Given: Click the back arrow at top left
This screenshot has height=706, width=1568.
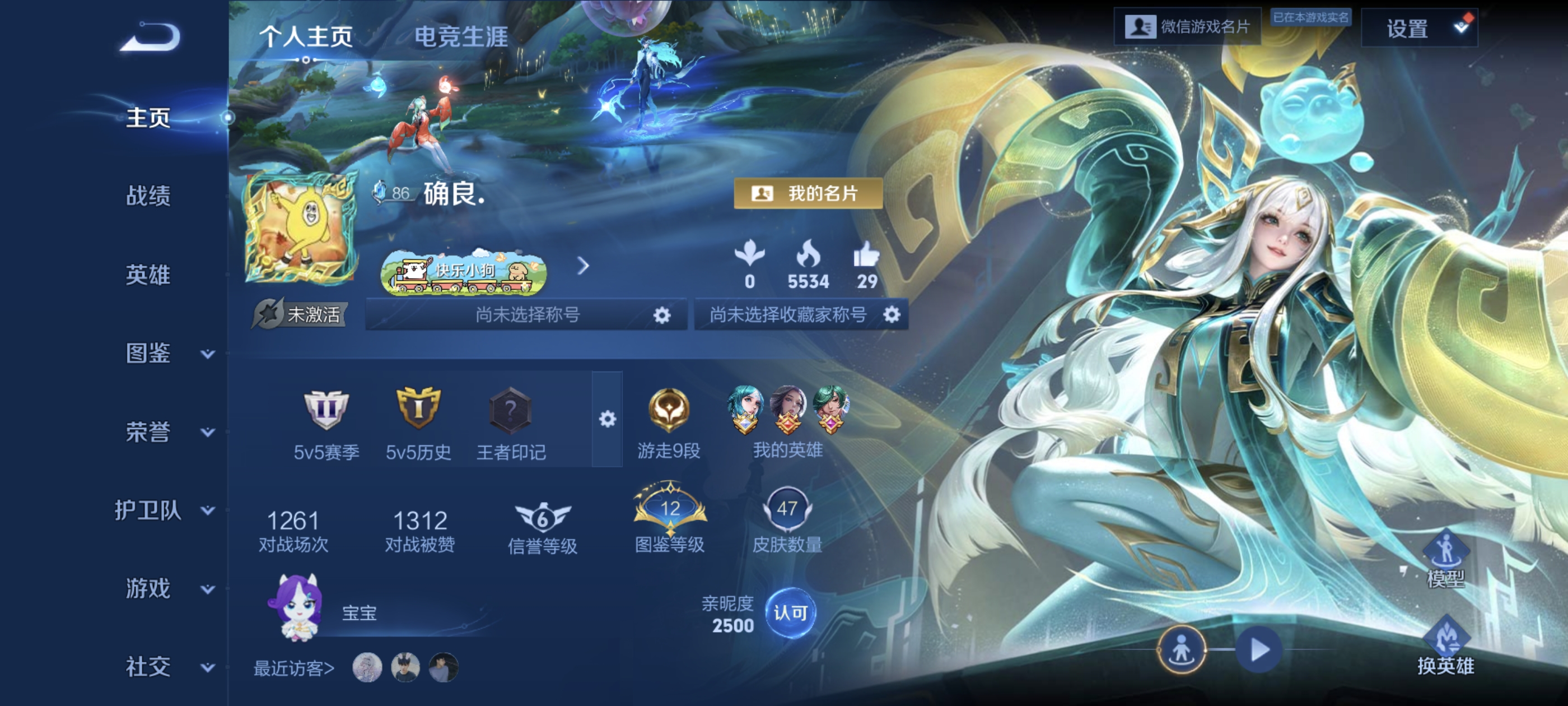Looking at the screenshot, I should tap(149, 38).
